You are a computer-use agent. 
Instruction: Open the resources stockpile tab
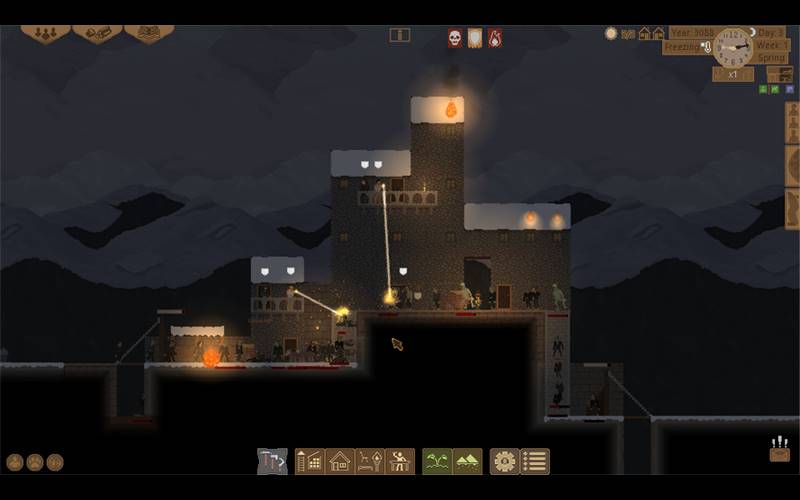pyautogui.click(x=97, y=32)
